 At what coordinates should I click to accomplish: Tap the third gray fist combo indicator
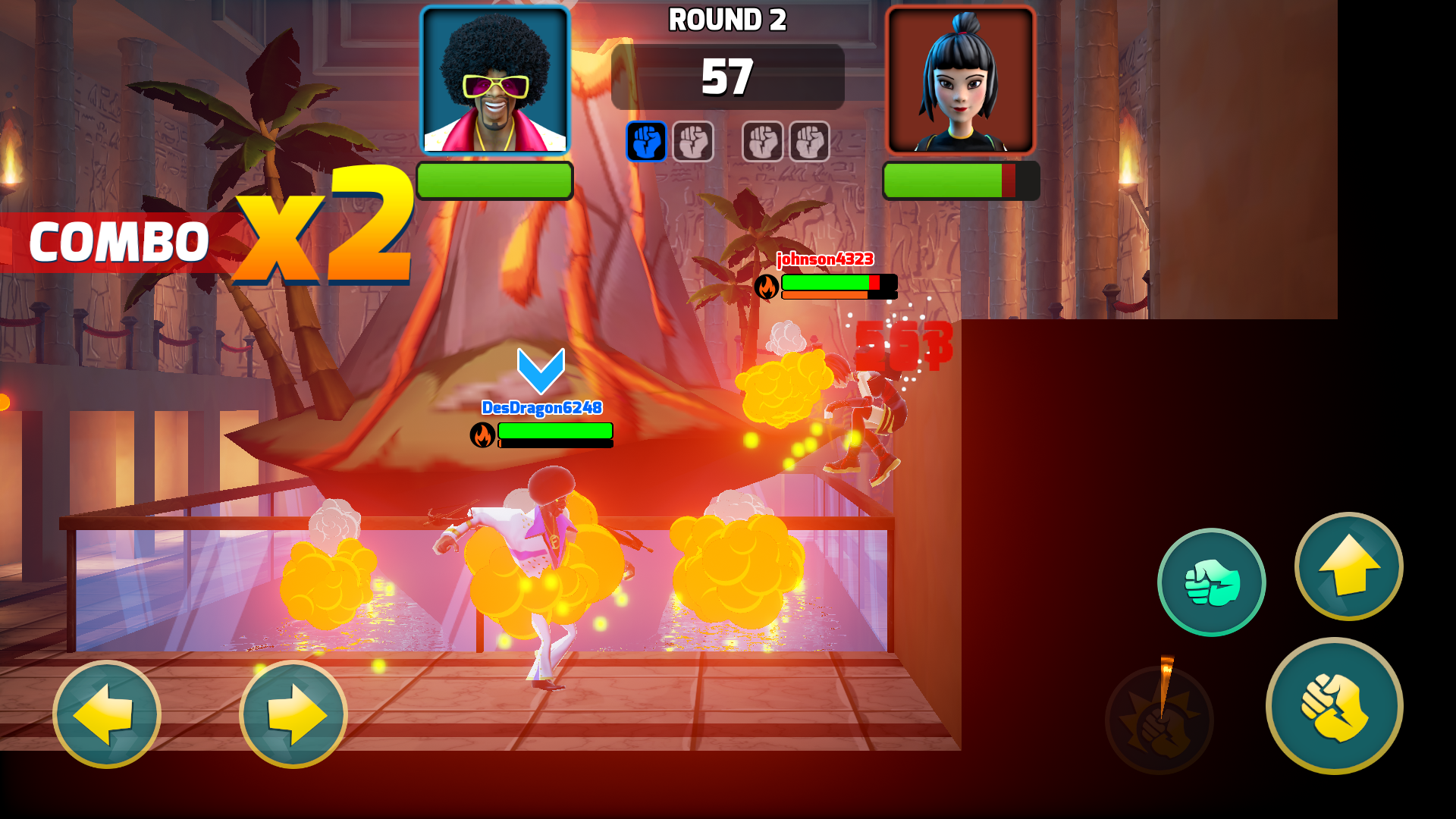(764, 142)
